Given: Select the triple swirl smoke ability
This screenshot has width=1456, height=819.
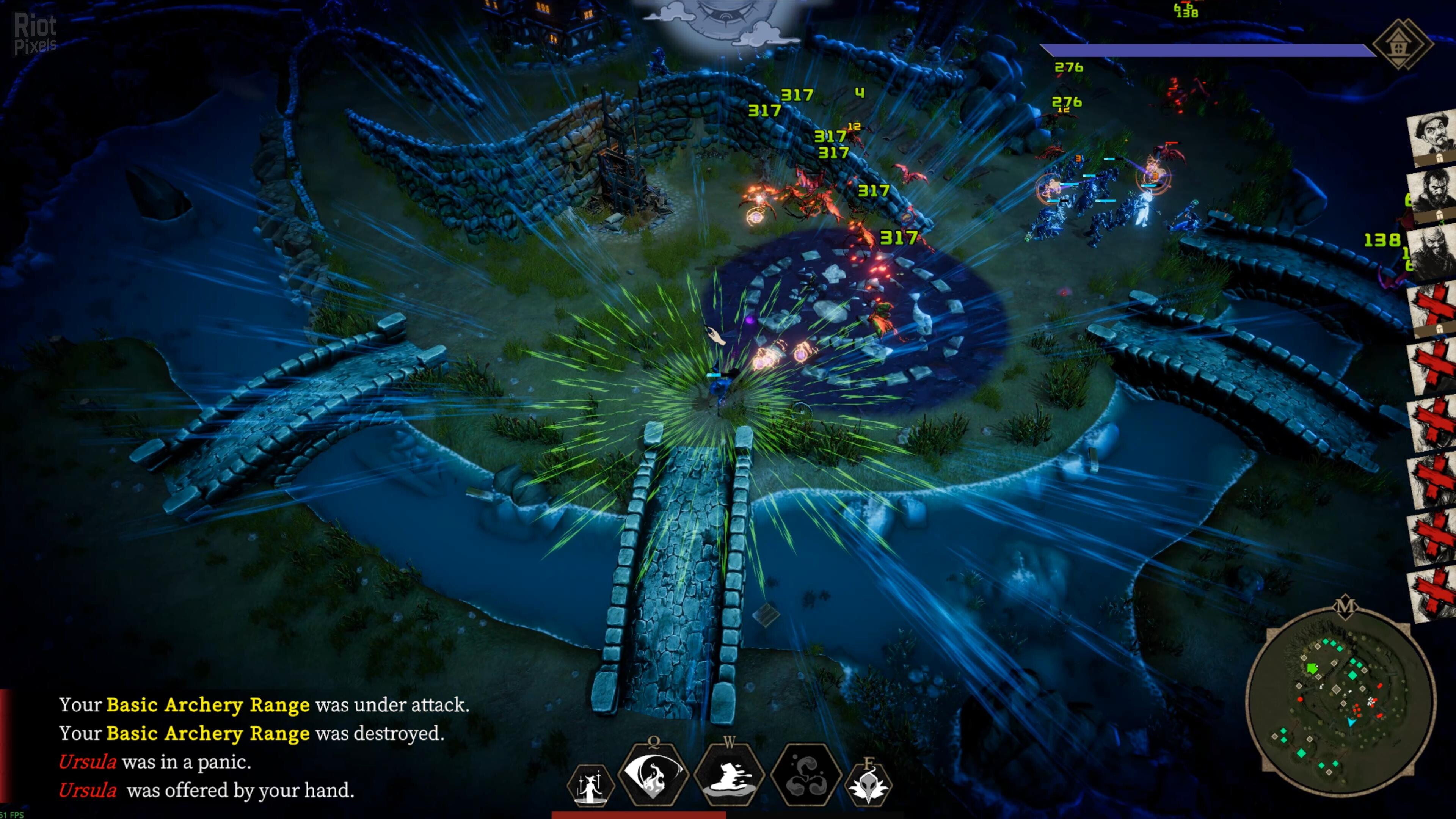Looking at the screenshot, I should [x=806, y=783].
